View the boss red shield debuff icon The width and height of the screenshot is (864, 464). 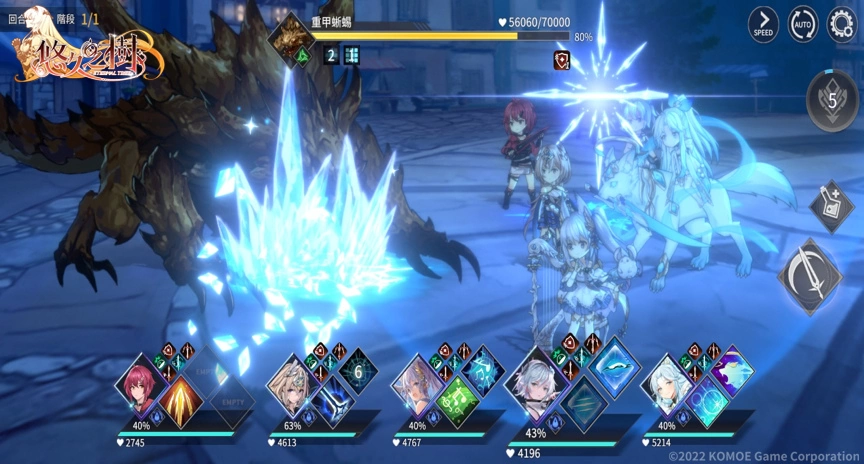click(561, 61)
